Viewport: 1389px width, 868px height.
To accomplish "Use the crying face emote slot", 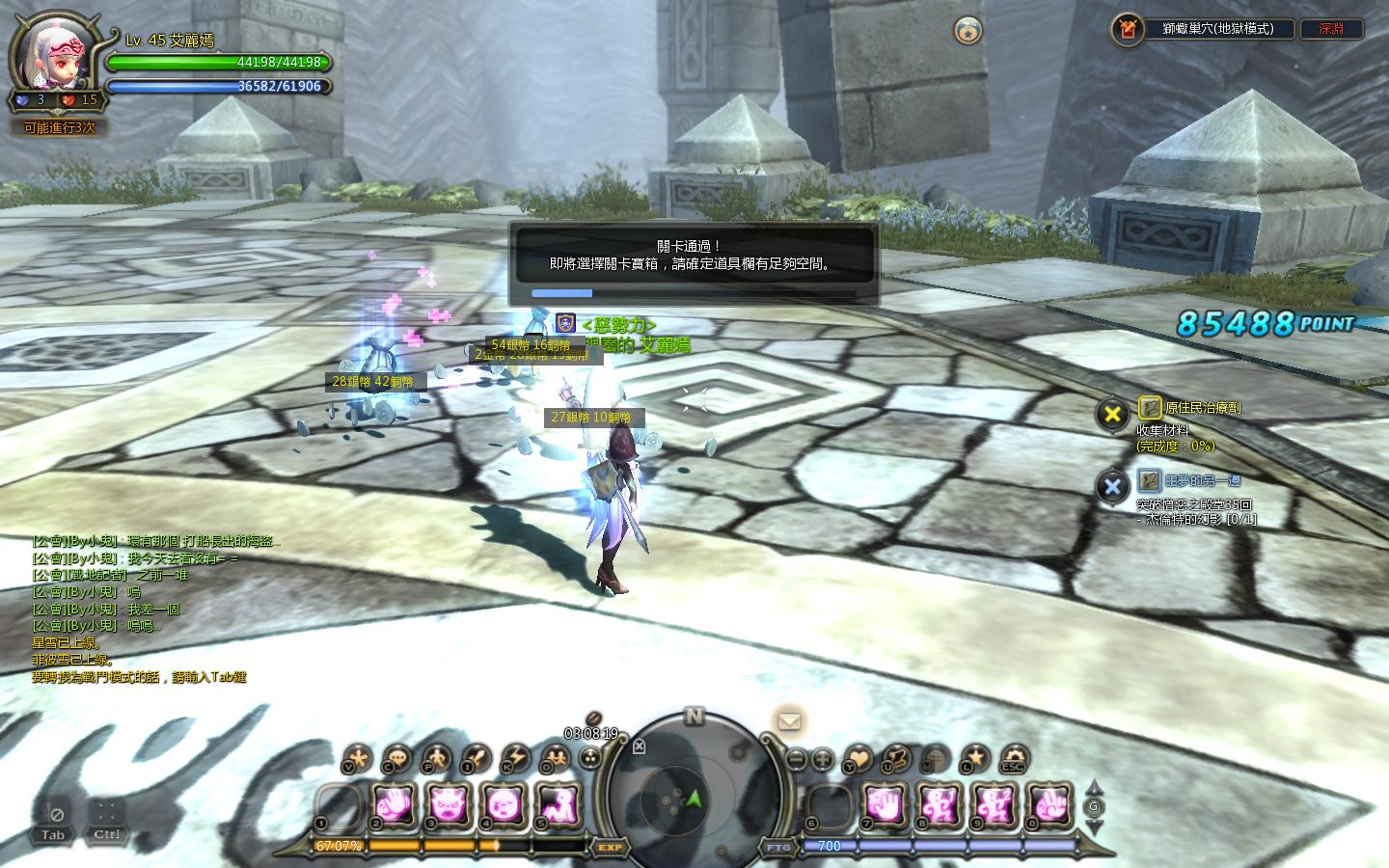I will point(503,803).
